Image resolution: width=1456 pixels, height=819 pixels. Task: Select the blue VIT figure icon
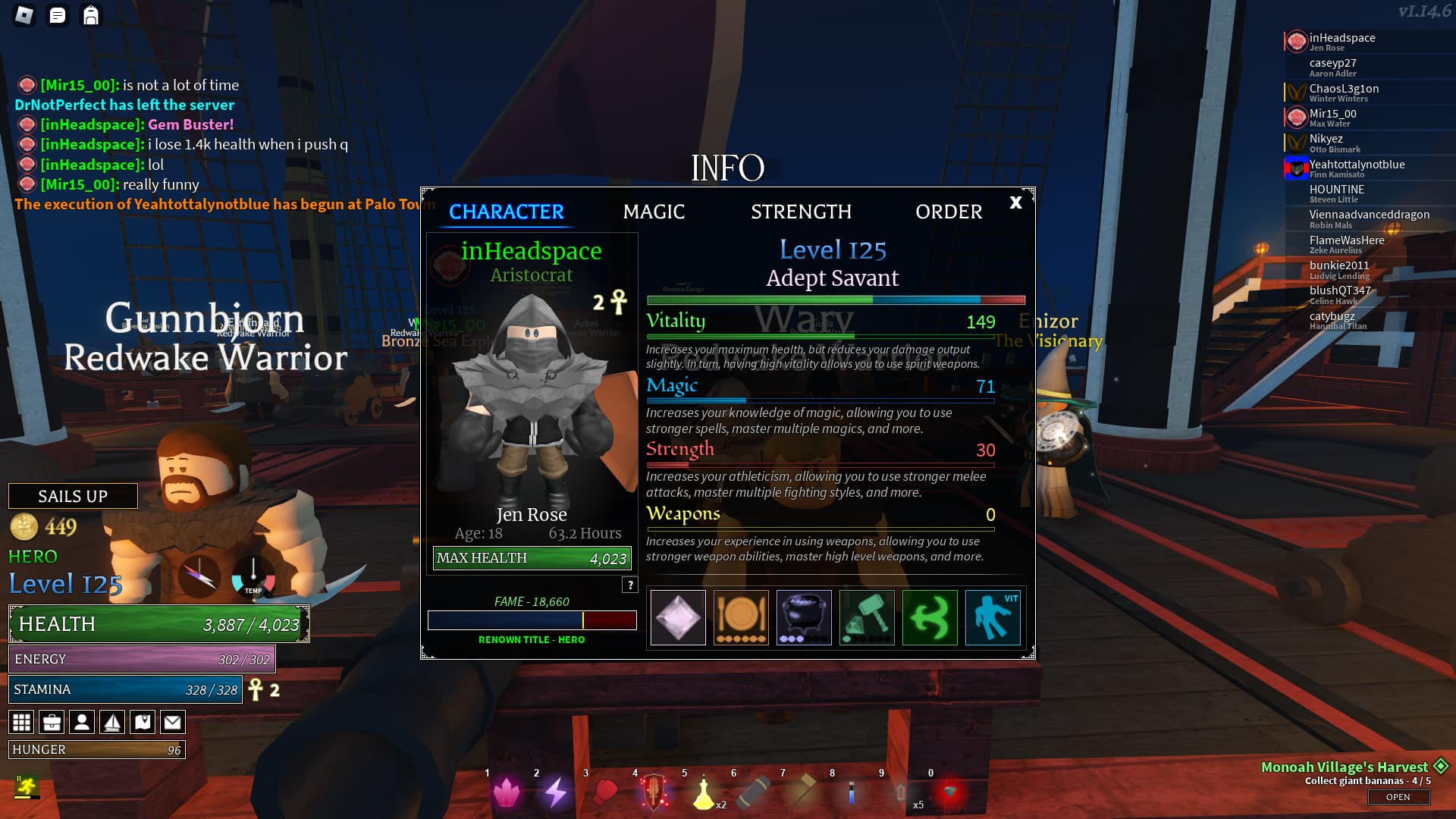pyautogui.click(x=993, y=617)
